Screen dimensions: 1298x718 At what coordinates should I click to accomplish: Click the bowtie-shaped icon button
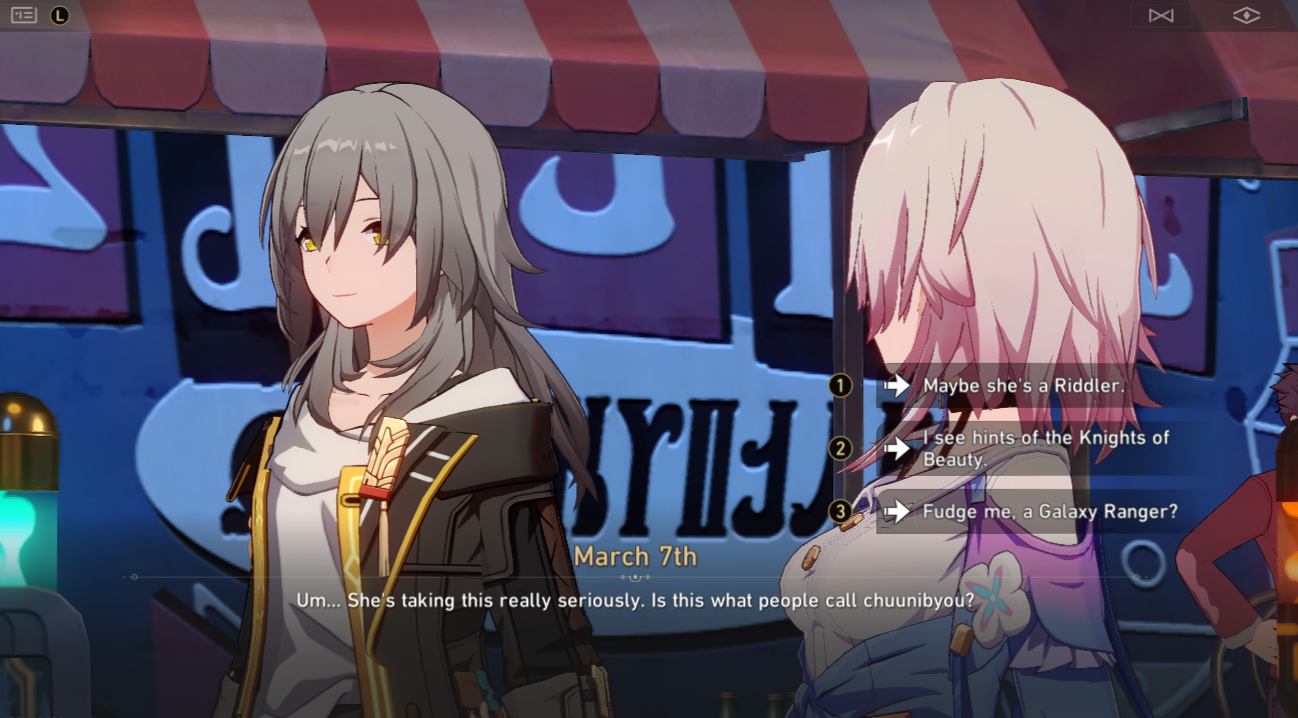coord(1161,15)
